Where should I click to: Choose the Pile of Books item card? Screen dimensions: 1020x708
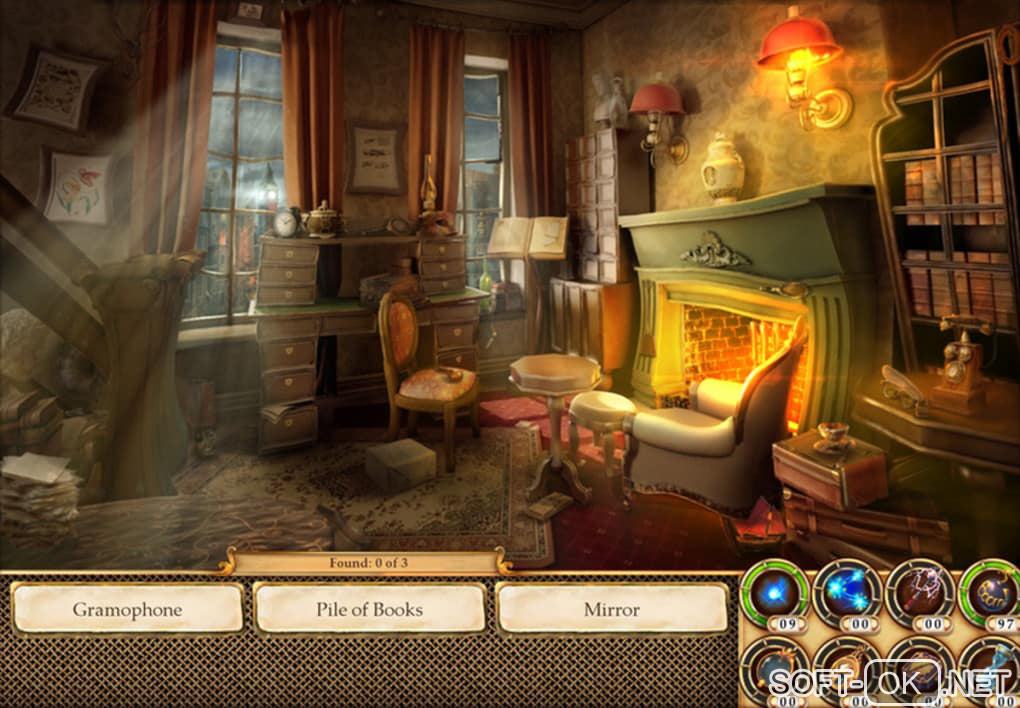369,609
